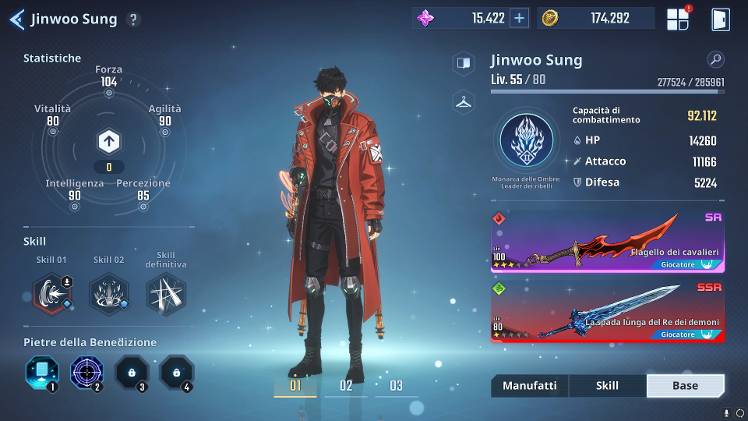Switch to preset 02
This screenshot has width=748, height=421.
tap(346, 385)
